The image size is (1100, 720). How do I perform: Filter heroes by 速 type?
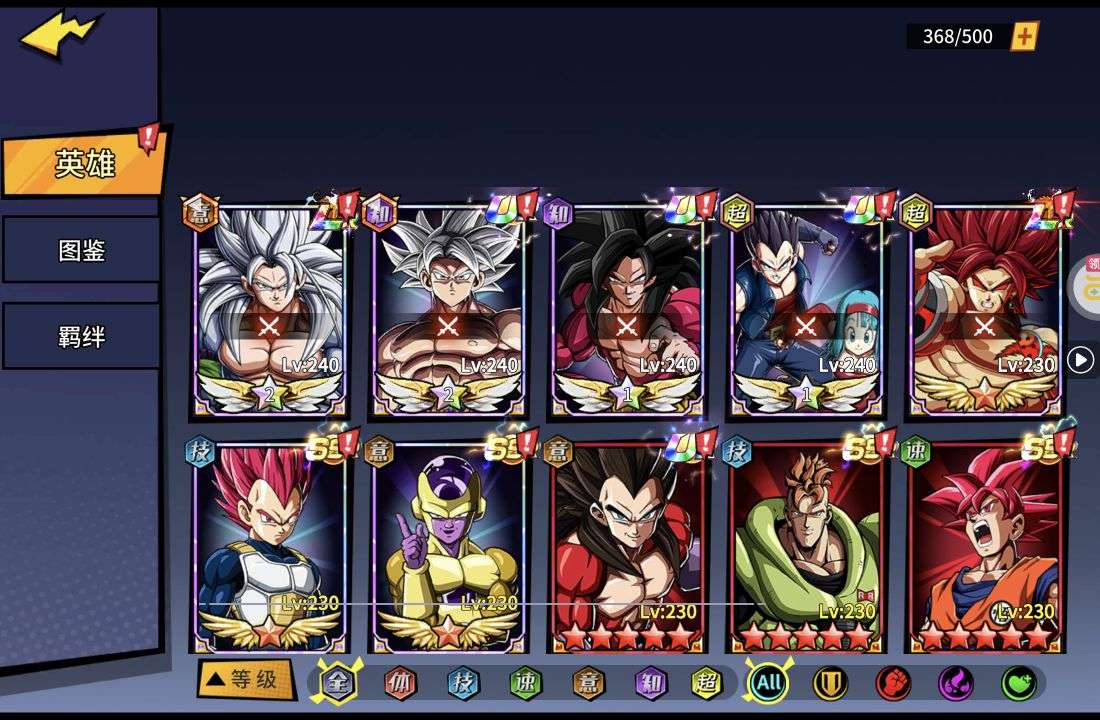point(525,683)
